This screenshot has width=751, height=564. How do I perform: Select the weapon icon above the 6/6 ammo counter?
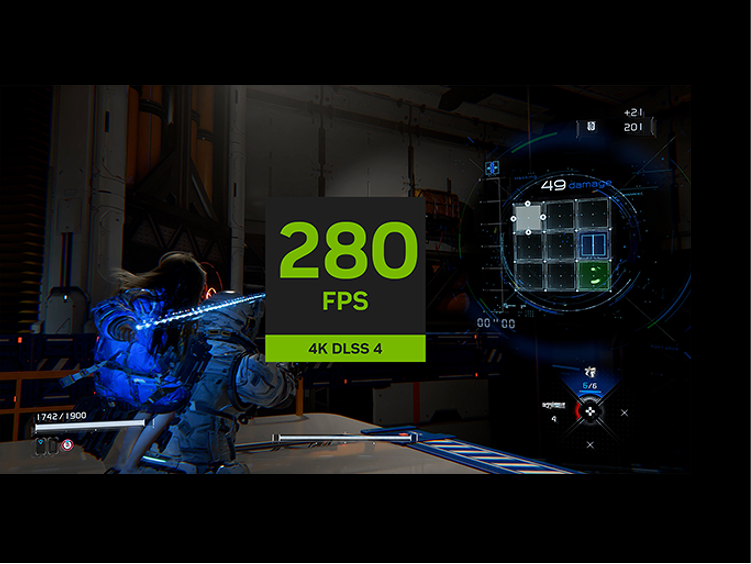click(590, 371)
